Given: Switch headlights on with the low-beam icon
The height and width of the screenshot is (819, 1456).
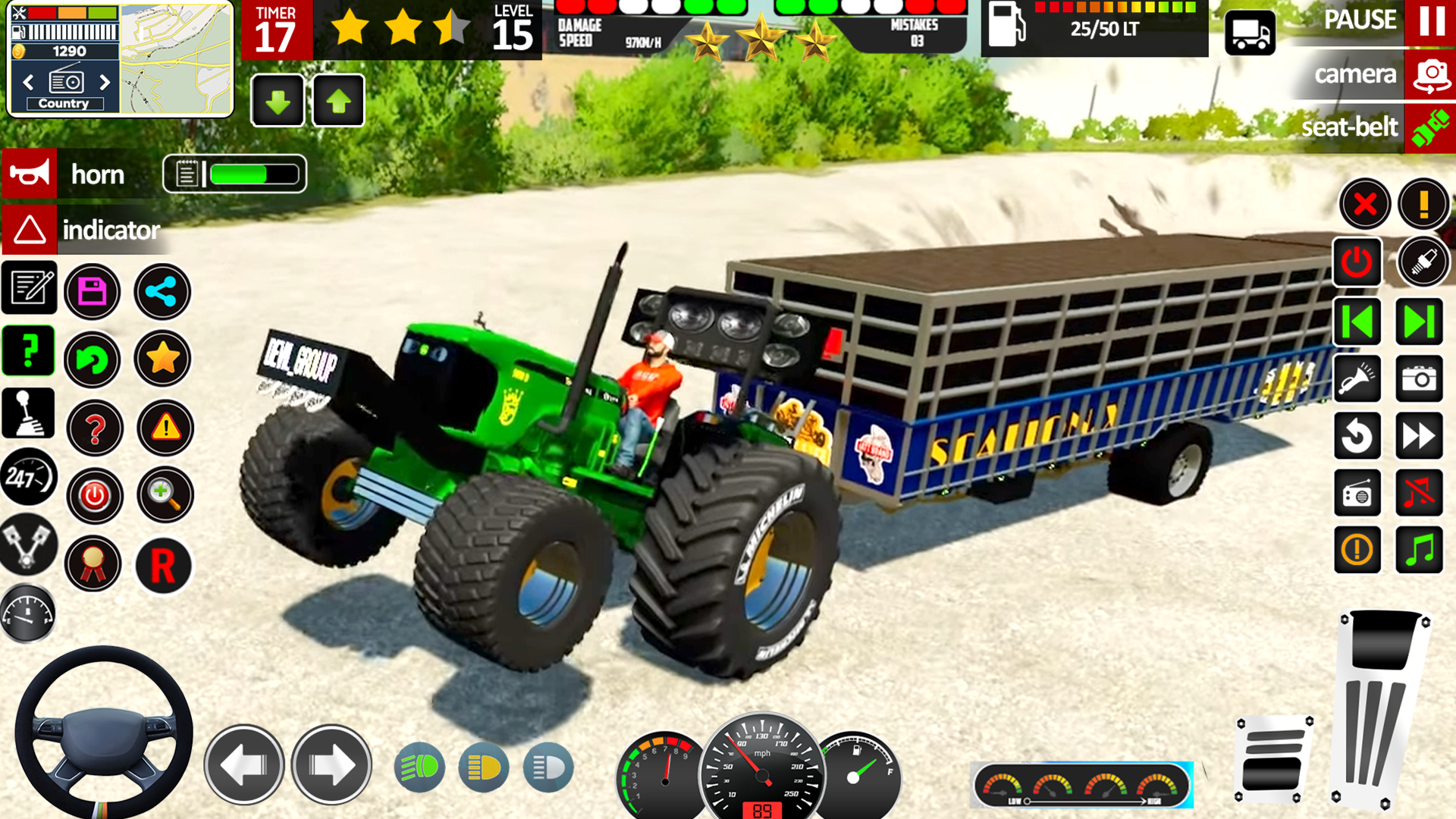Looking at the screenshot, I should pos(484,767).
